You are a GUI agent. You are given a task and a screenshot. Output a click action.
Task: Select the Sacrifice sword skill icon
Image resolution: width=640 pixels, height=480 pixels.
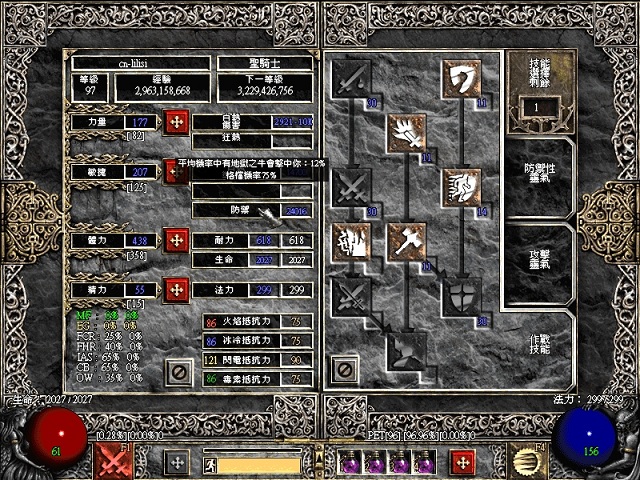point(352,77)
